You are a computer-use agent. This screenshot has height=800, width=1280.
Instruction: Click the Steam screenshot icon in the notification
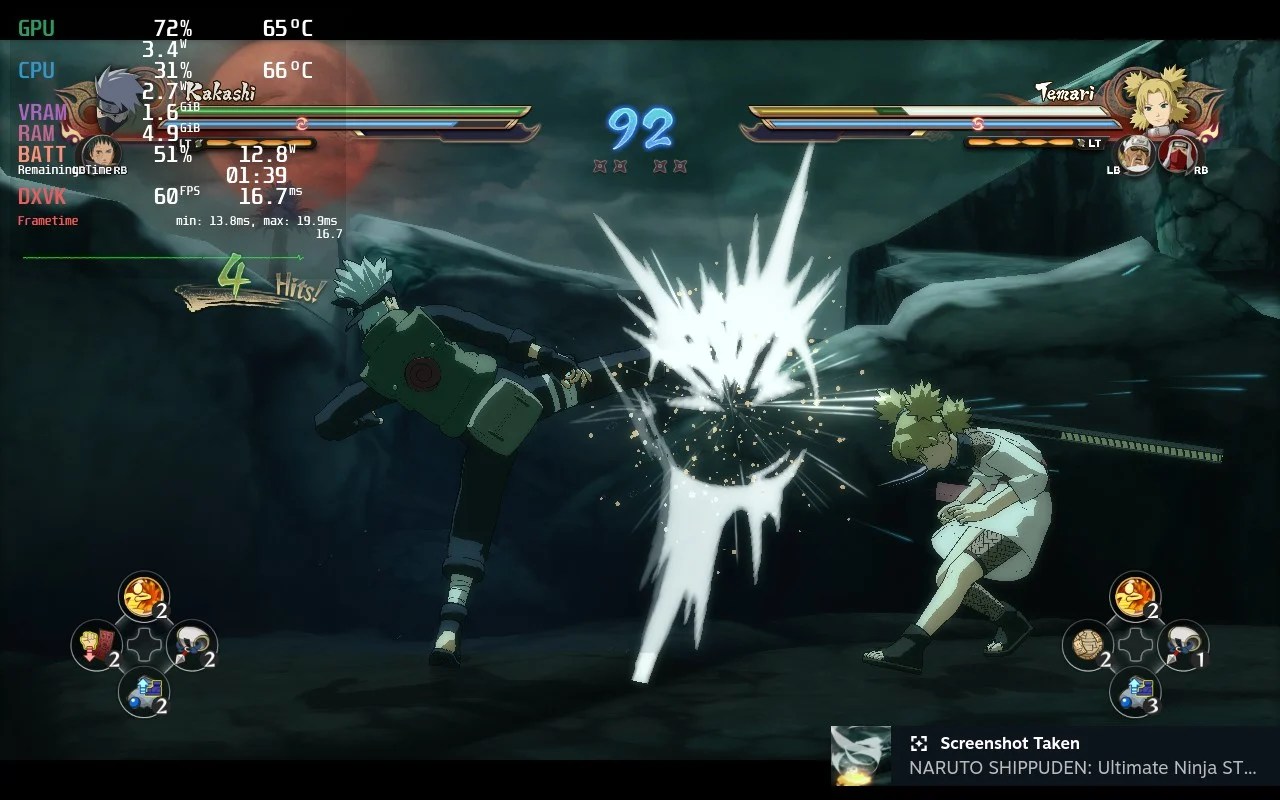pyautogui.click(x=917, y=743)
